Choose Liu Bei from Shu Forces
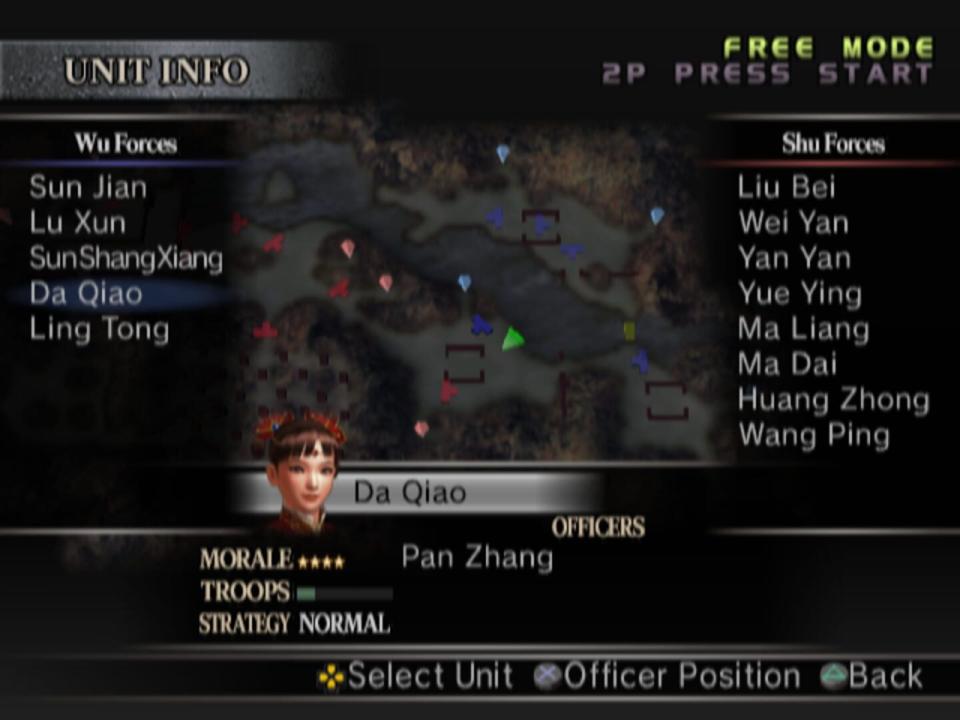 coord(786,187)
